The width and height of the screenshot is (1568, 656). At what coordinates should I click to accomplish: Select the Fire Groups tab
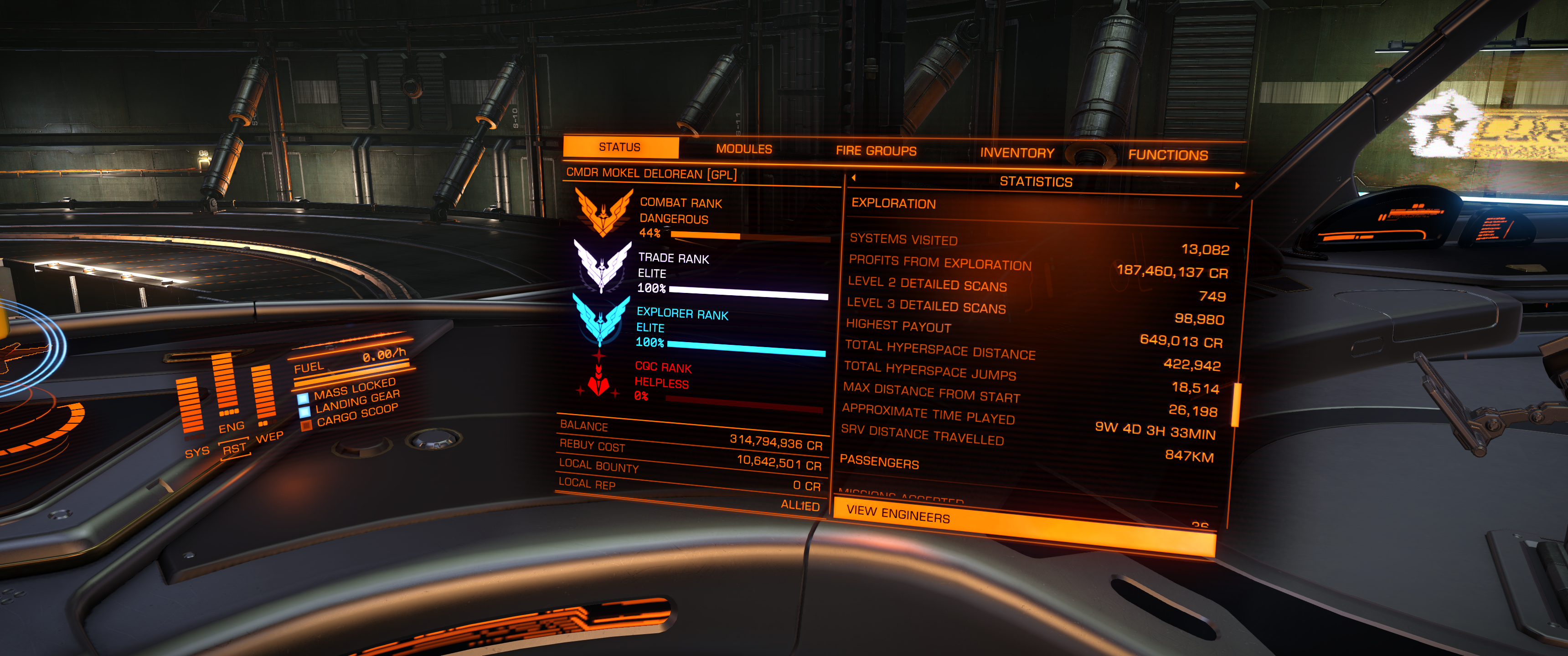tap(875, 151)
